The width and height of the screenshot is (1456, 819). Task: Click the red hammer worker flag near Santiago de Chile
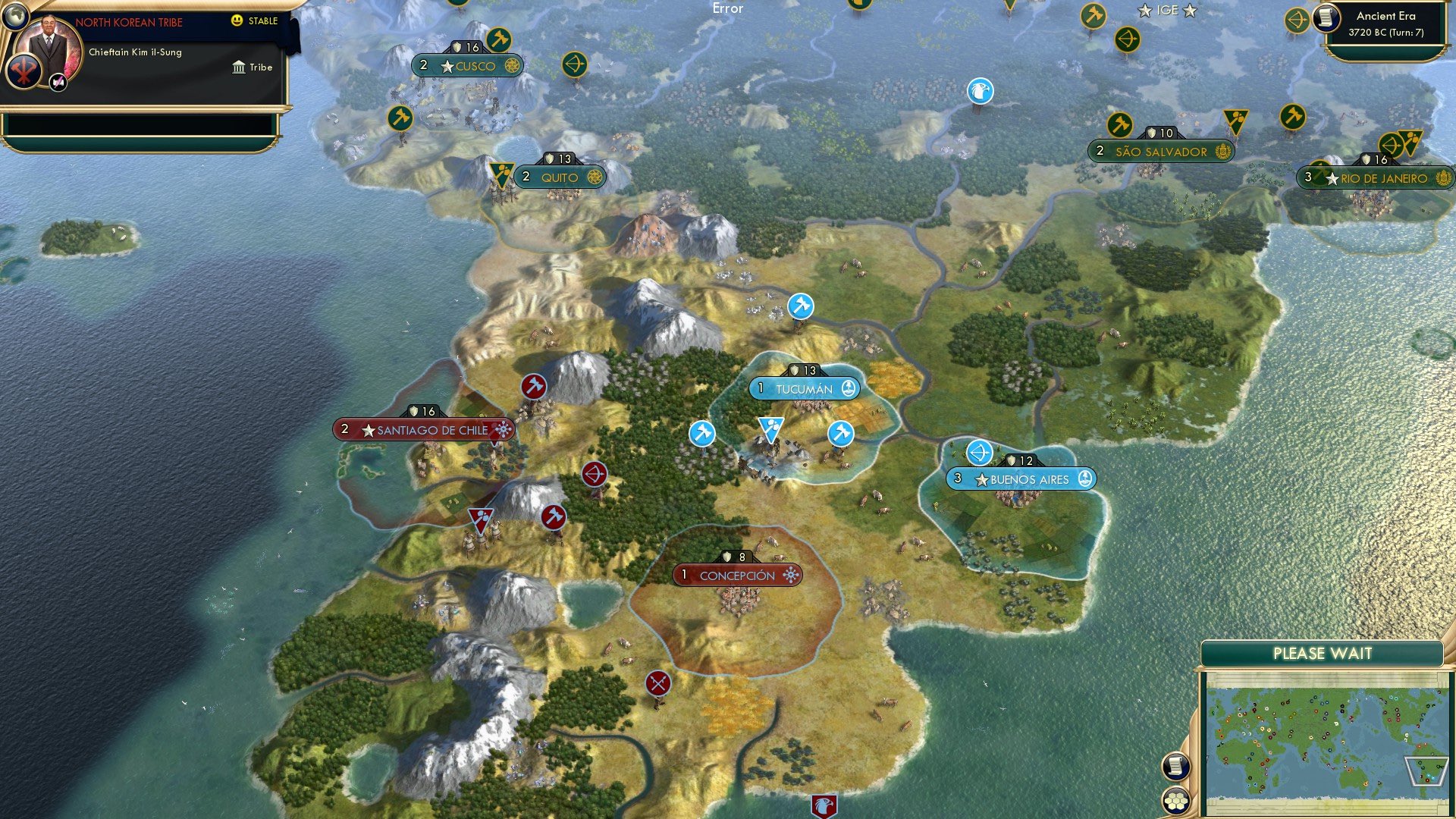(533, 386)
